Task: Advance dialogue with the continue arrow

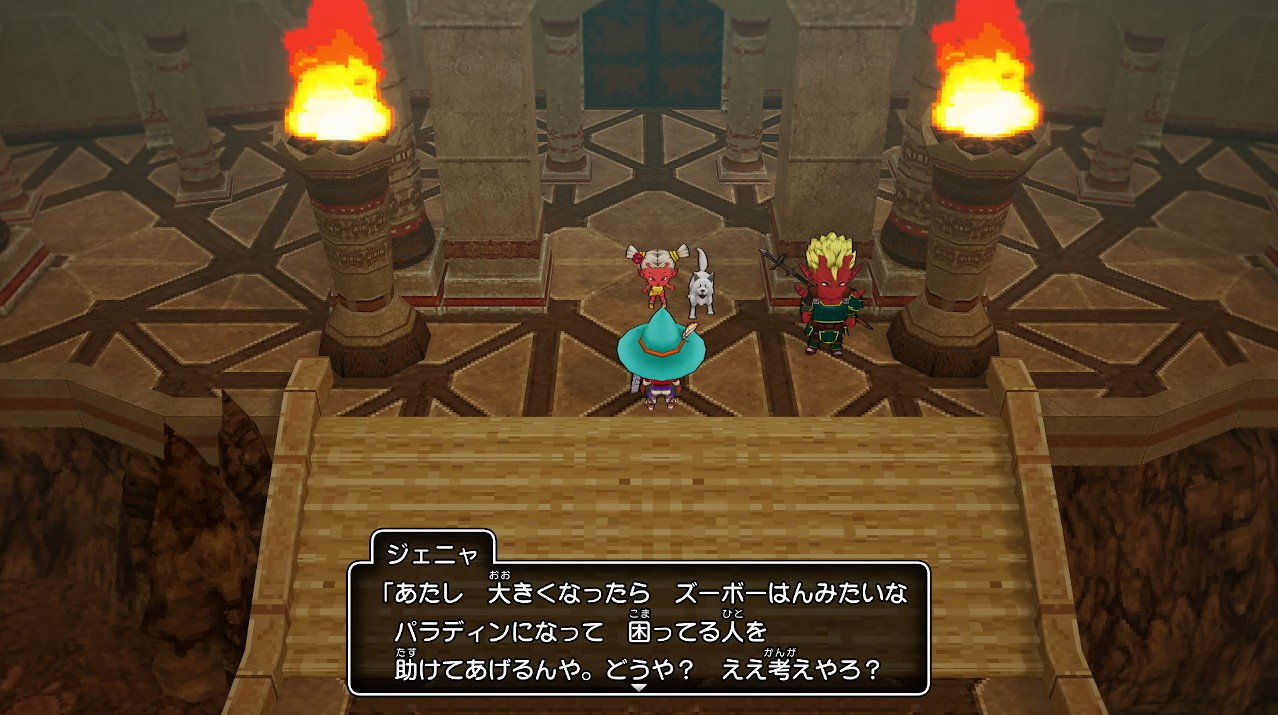Action: pos(639,687)
